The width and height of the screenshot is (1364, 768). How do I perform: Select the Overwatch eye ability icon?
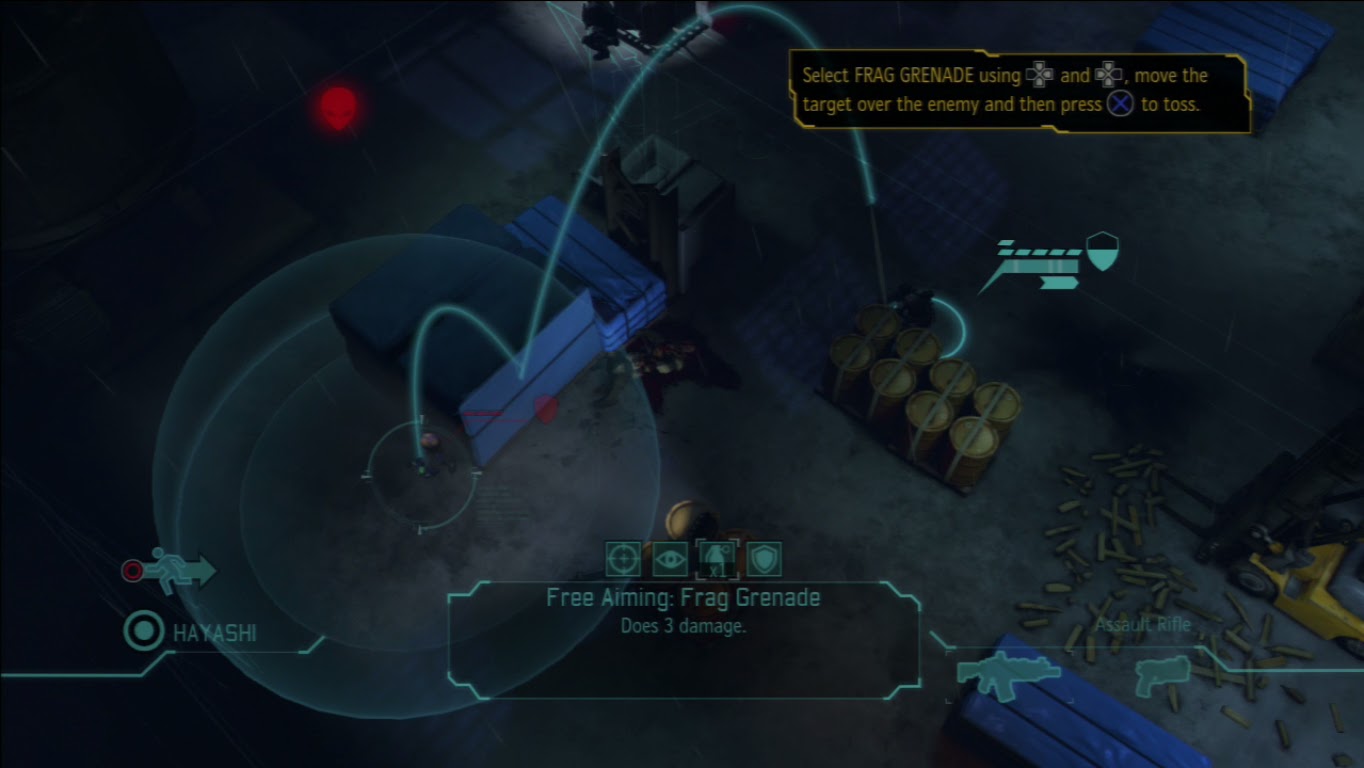click(670, 560)
